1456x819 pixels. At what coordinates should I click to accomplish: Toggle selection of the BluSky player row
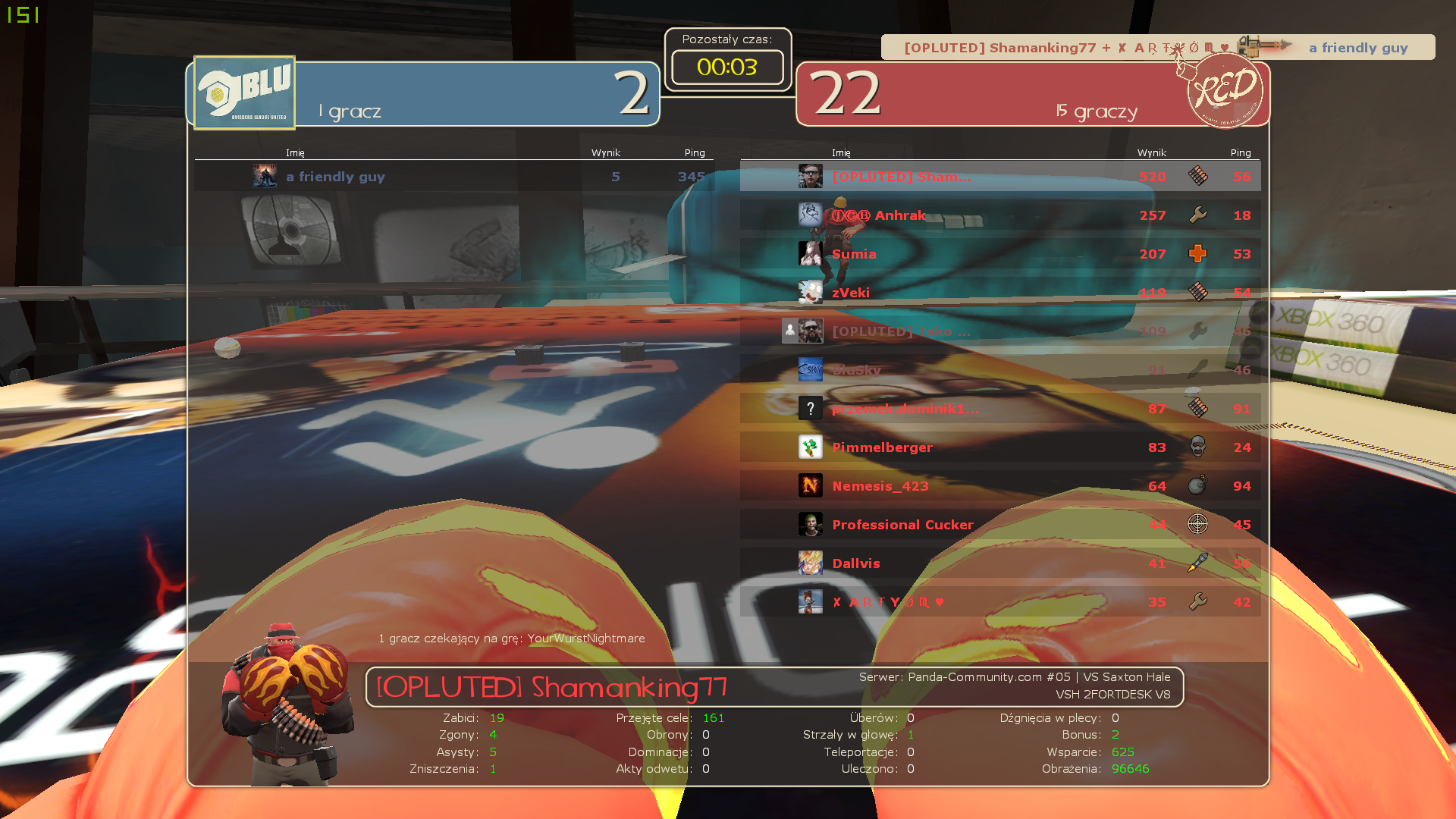(x=986, y=370)
